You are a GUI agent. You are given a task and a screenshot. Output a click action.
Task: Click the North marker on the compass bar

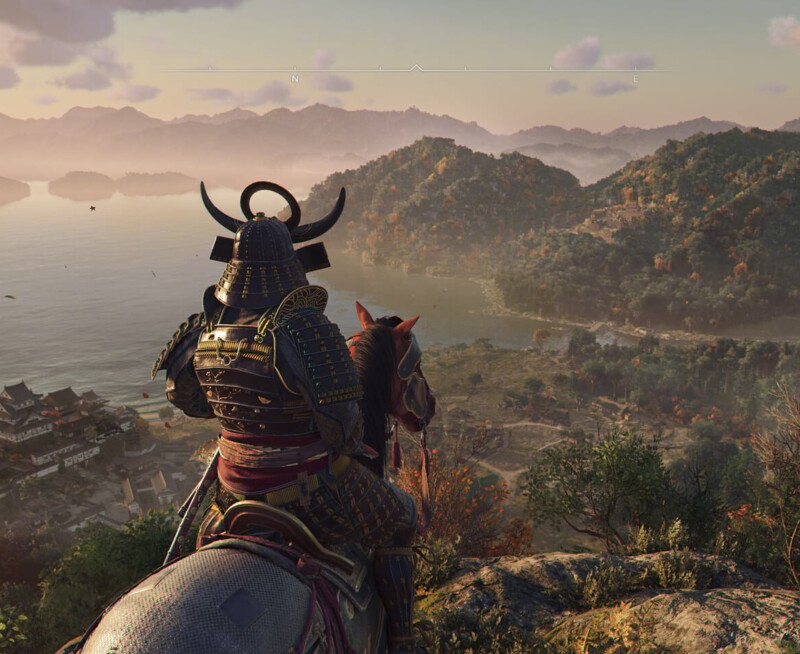coord(295,77)
